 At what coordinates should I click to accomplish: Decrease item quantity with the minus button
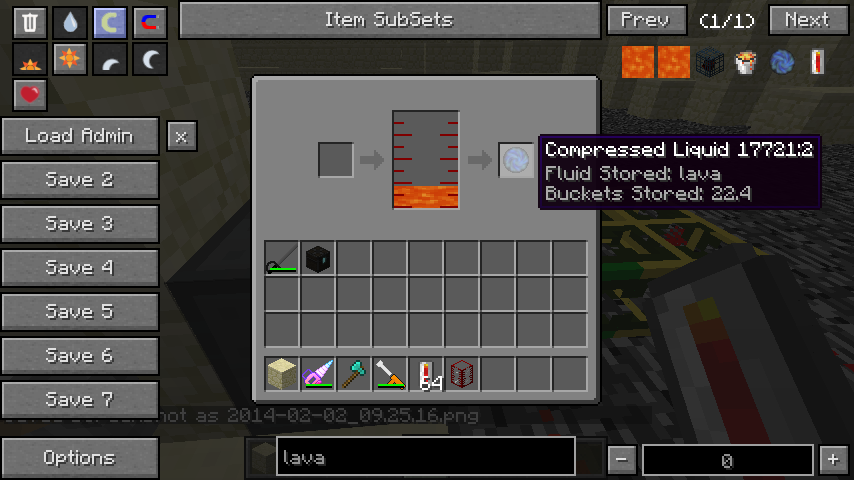click(622, 459)
